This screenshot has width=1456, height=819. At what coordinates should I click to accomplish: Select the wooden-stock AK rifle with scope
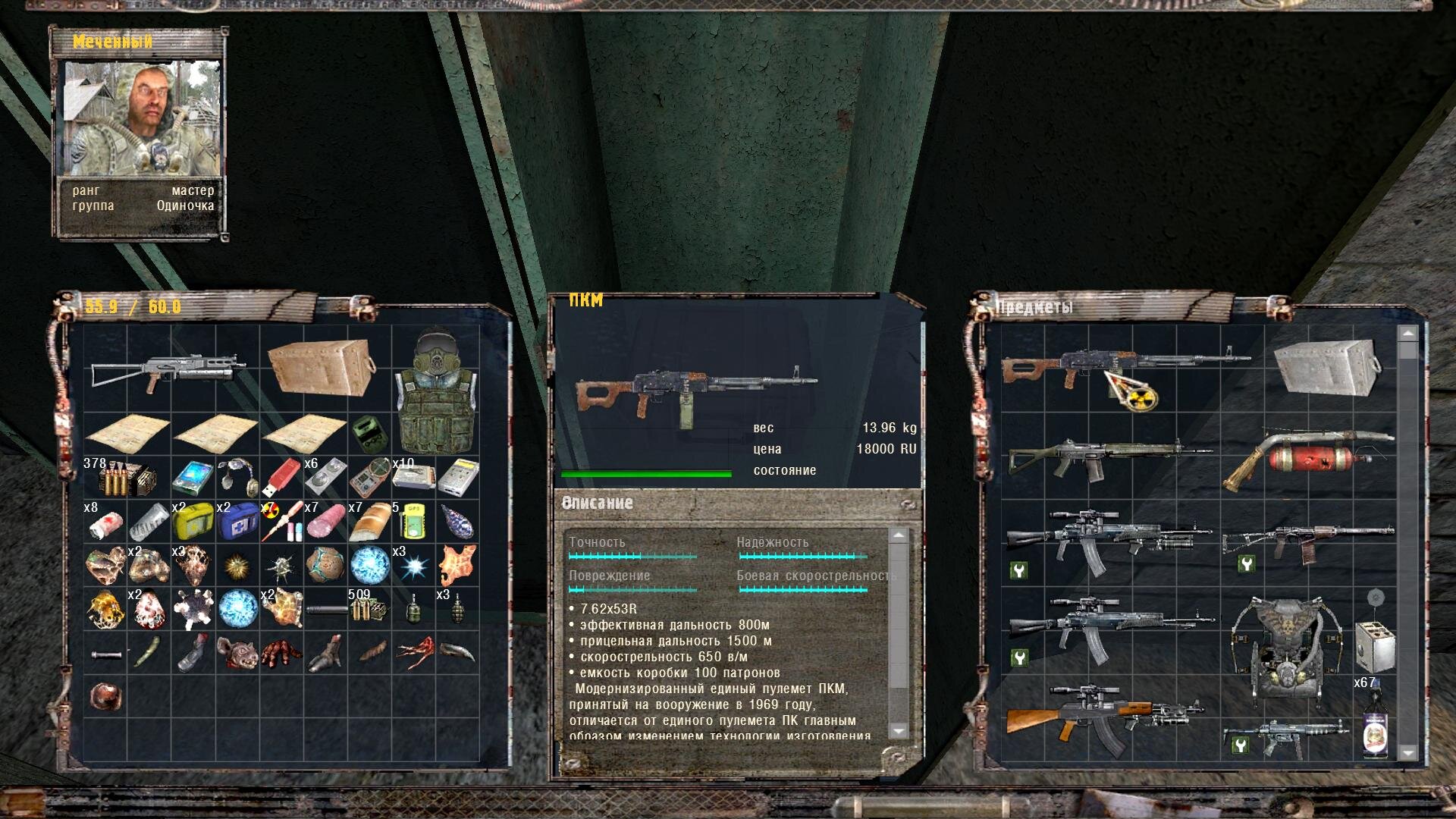pyautogui.click(x=1103, y=717)
